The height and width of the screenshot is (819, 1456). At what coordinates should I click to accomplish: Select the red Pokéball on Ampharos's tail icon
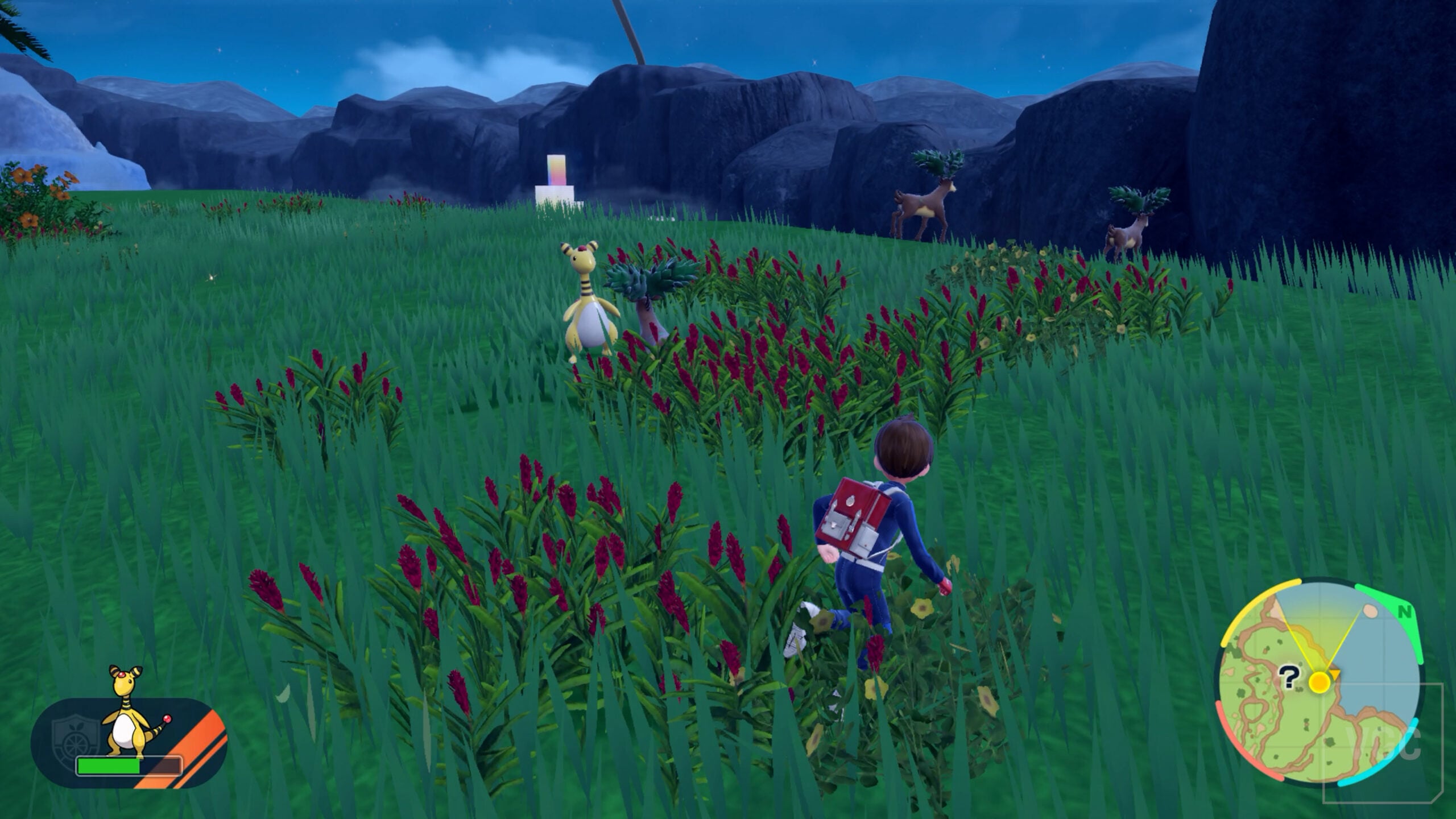point(167,718)
